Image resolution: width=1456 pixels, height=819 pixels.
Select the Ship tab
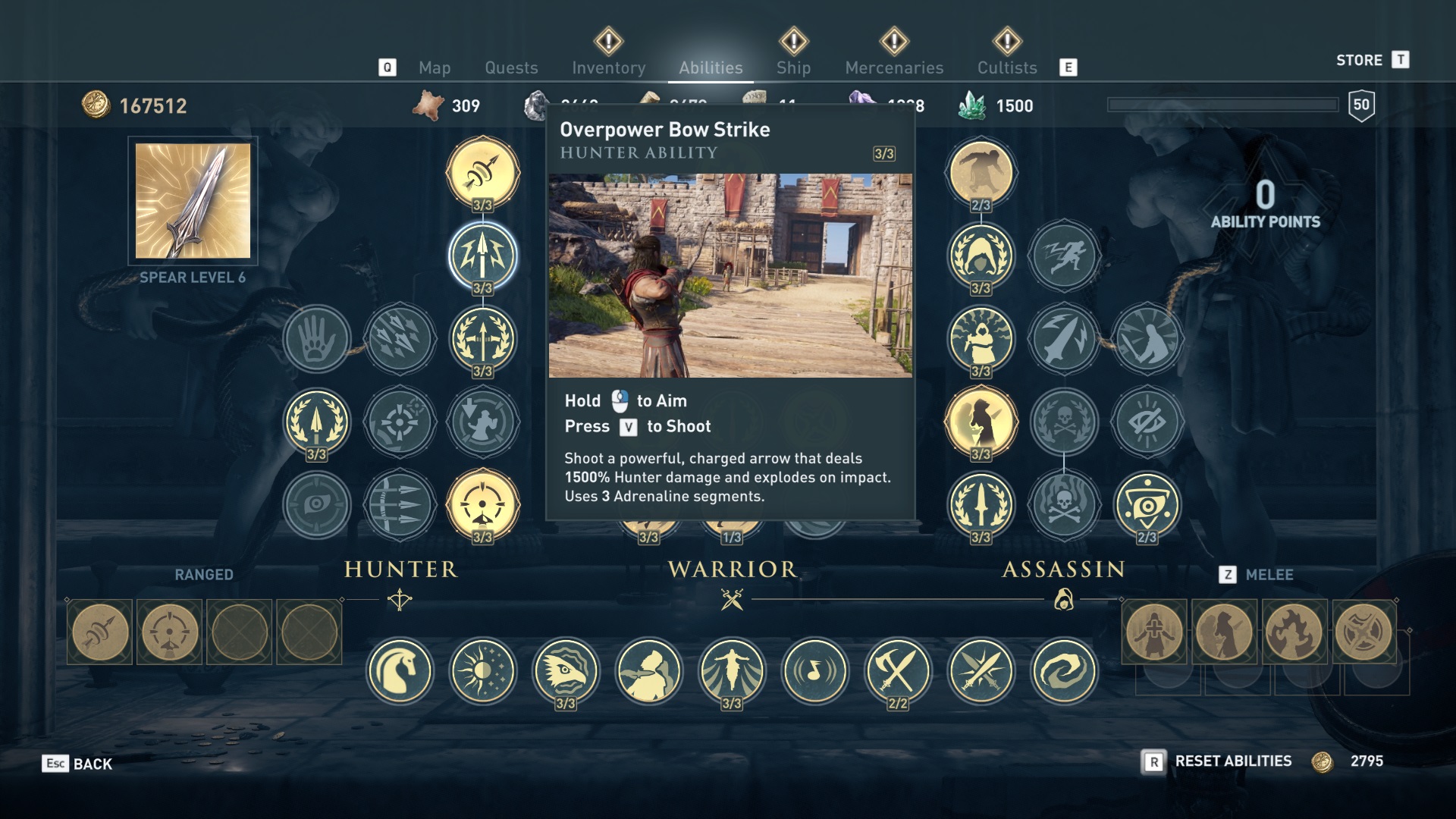pyautogui.click(x=793, y=67)
